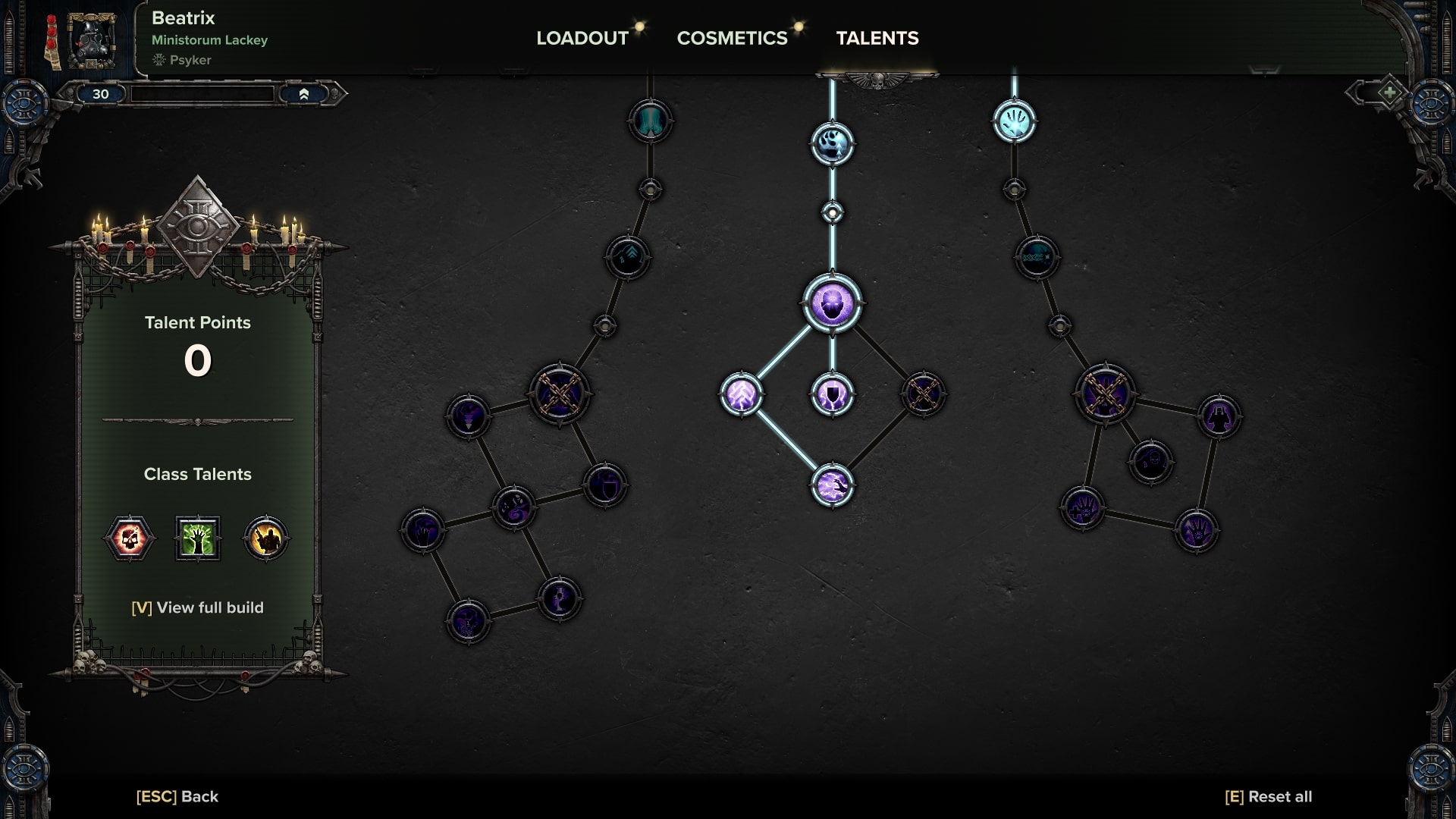Switch to the Loadout tab

coord(582,38)
